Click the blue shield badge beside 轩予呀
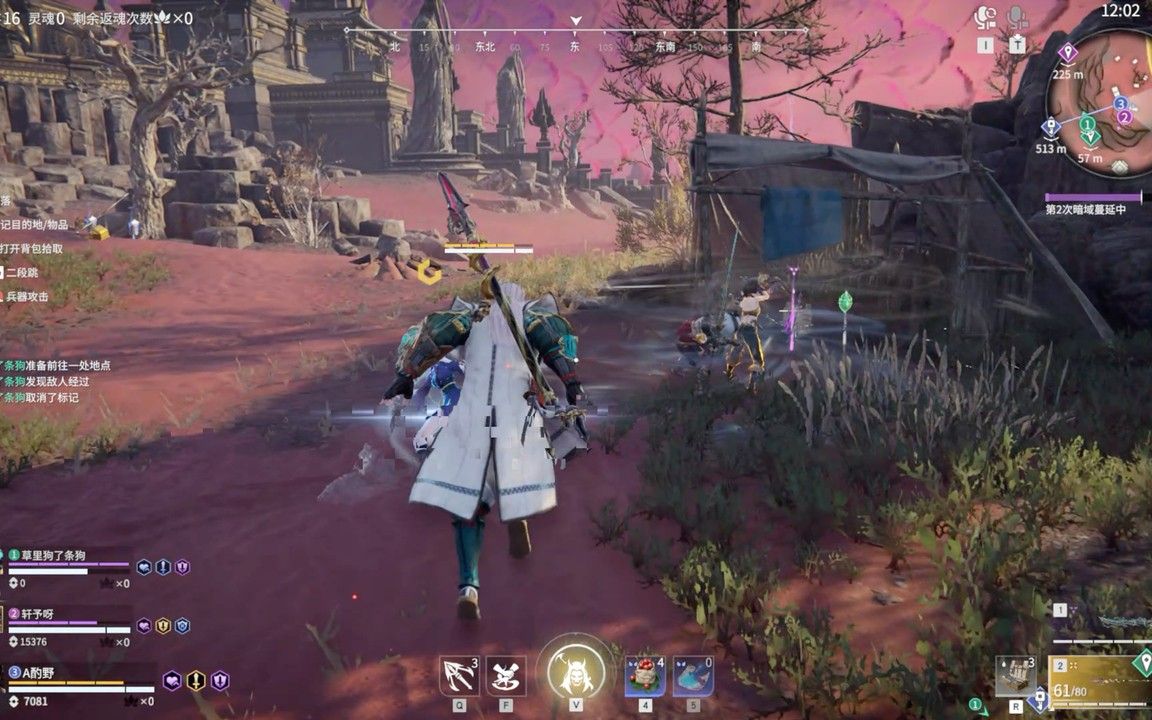 coord(182,625)
